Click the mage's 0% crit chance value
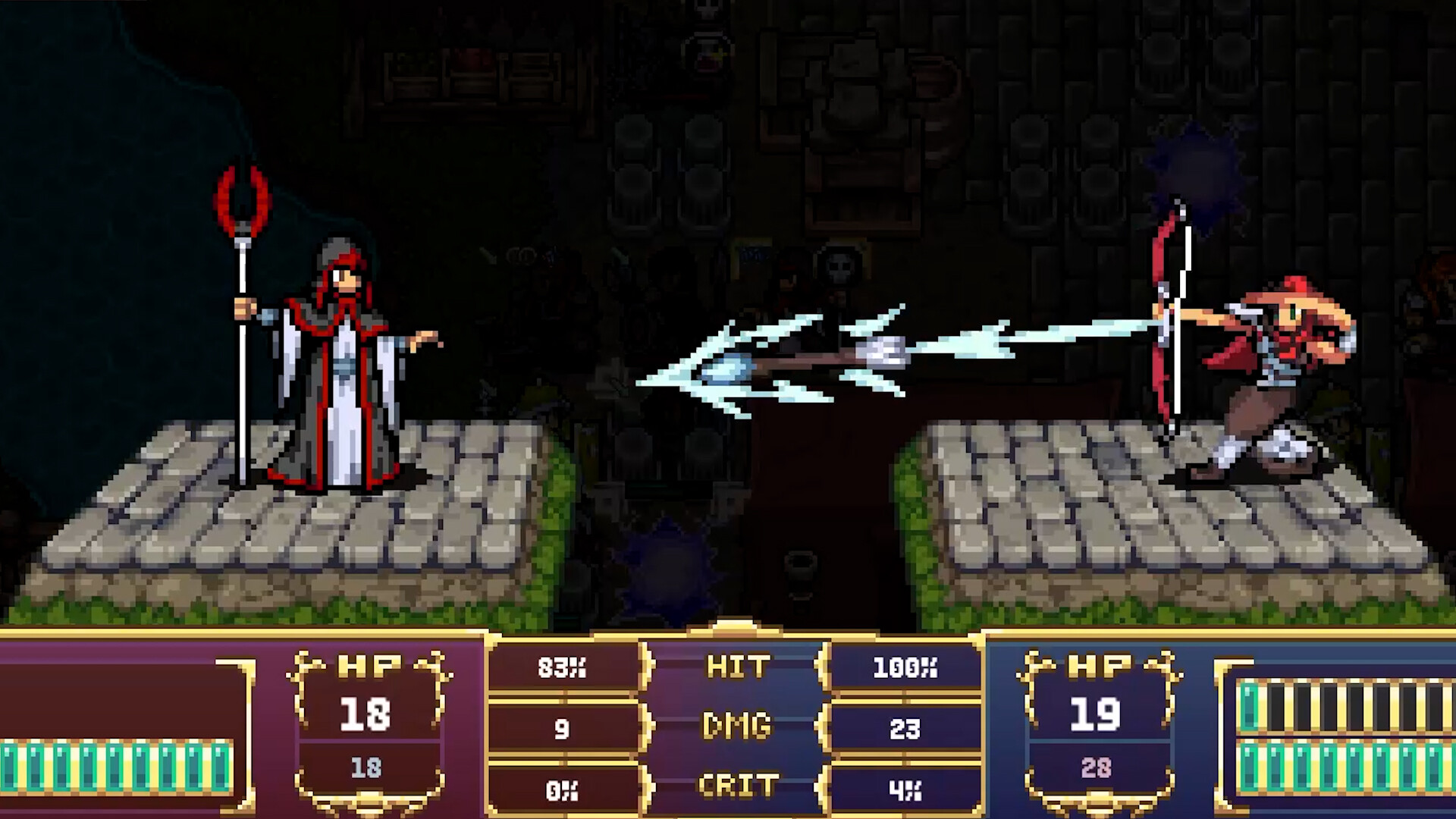The height and width of the screenshot is (819, 1456). pos(563,792)
